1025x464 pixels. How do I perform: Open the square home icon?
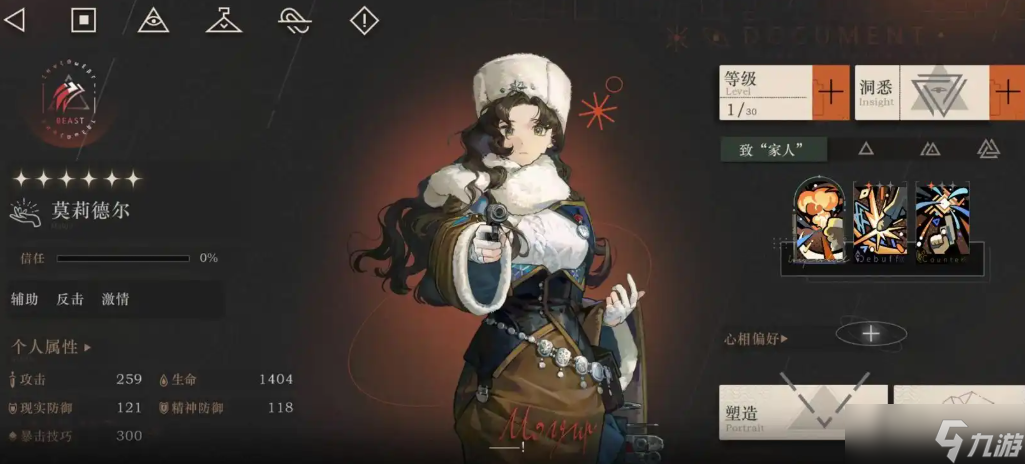[x=84, y=20]
